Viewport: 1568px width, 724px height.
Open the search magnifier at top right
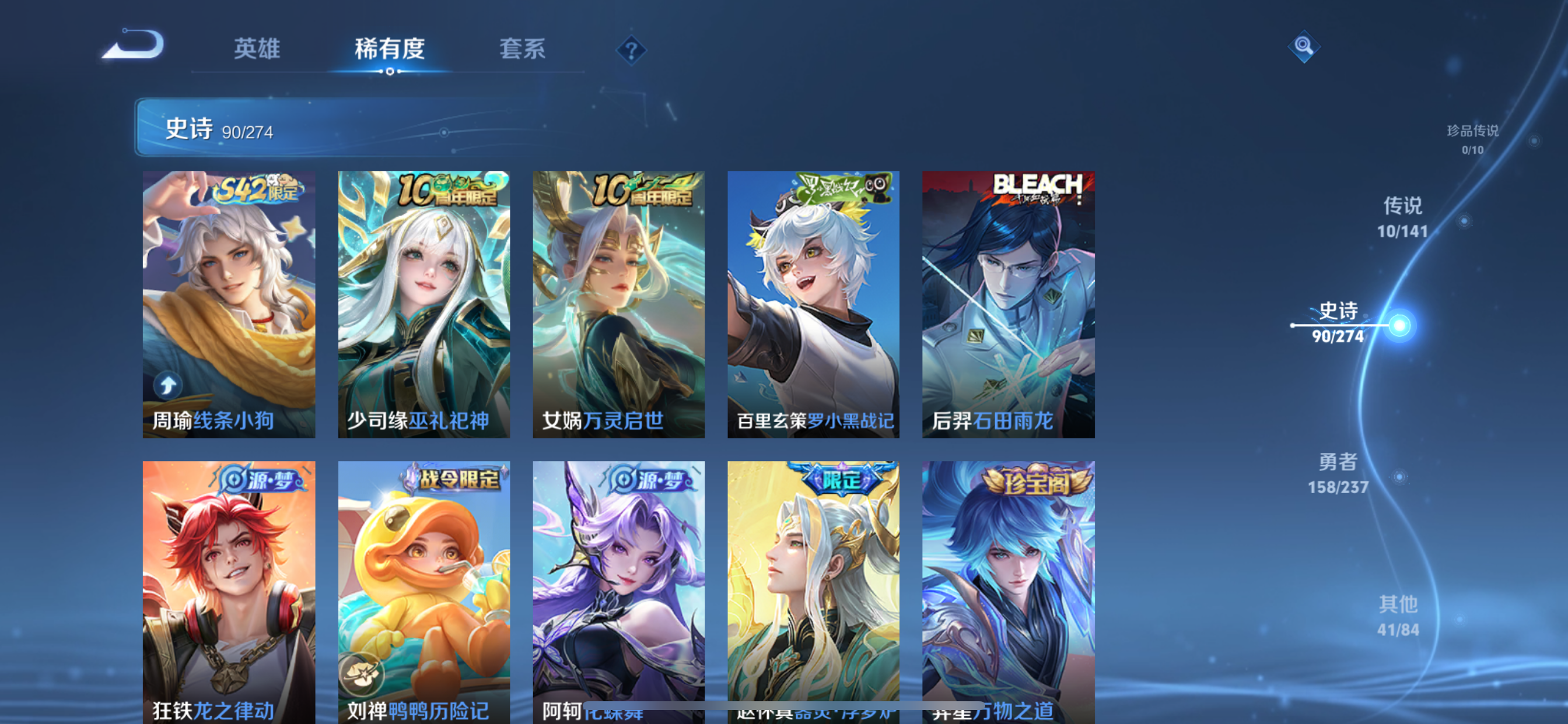pyautogui.click(x=1304, y=45)
